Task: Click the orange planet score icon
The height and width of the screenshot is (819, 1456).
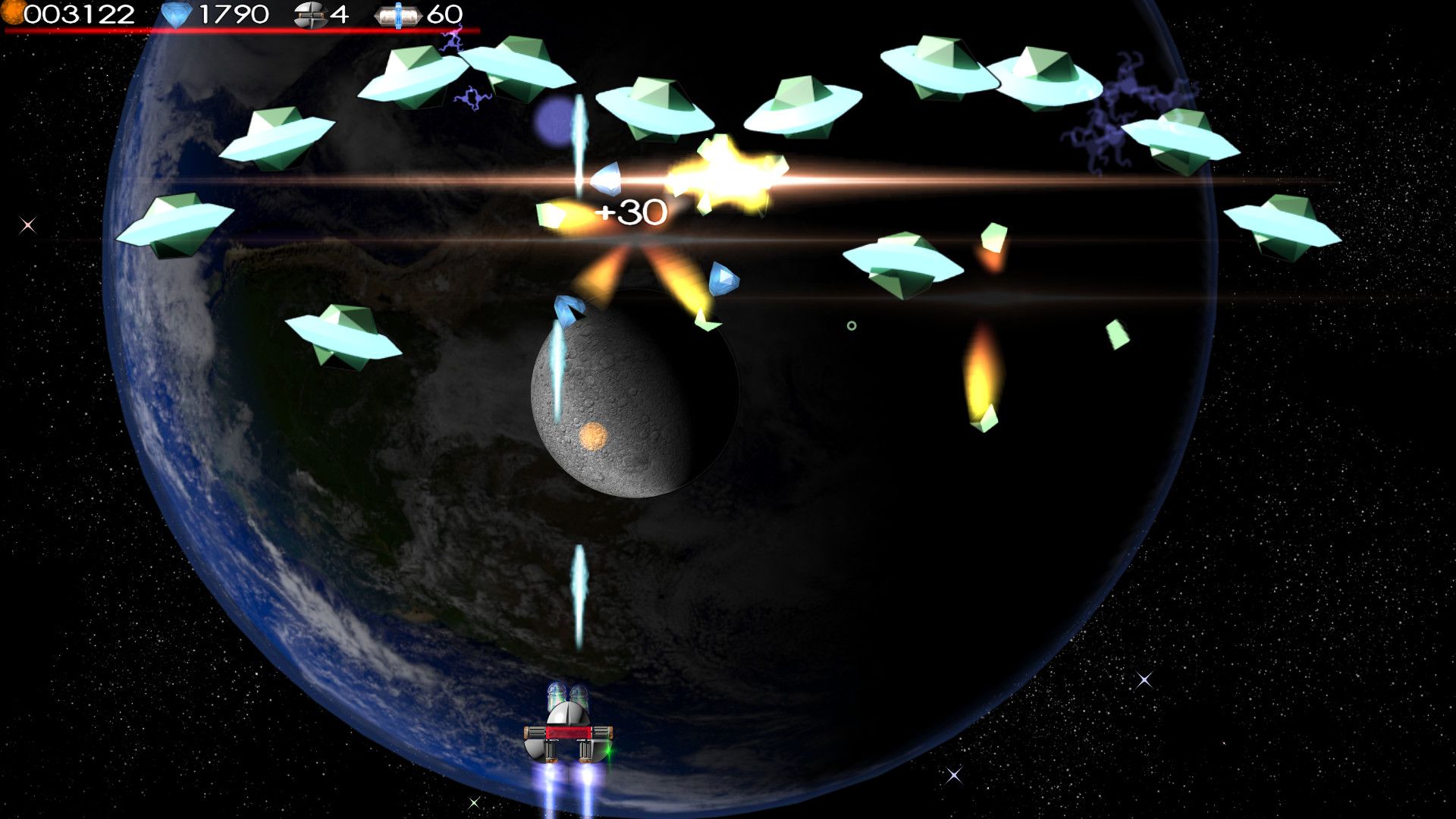Action: (x=15, y=13)
